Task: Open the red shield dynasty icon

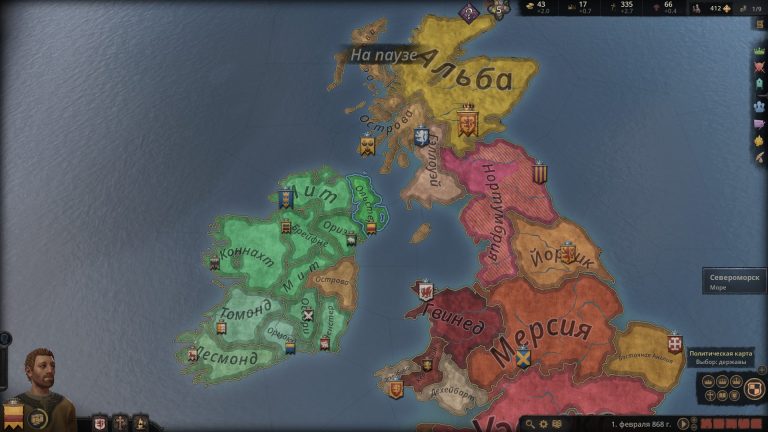Action: point(99,423)
